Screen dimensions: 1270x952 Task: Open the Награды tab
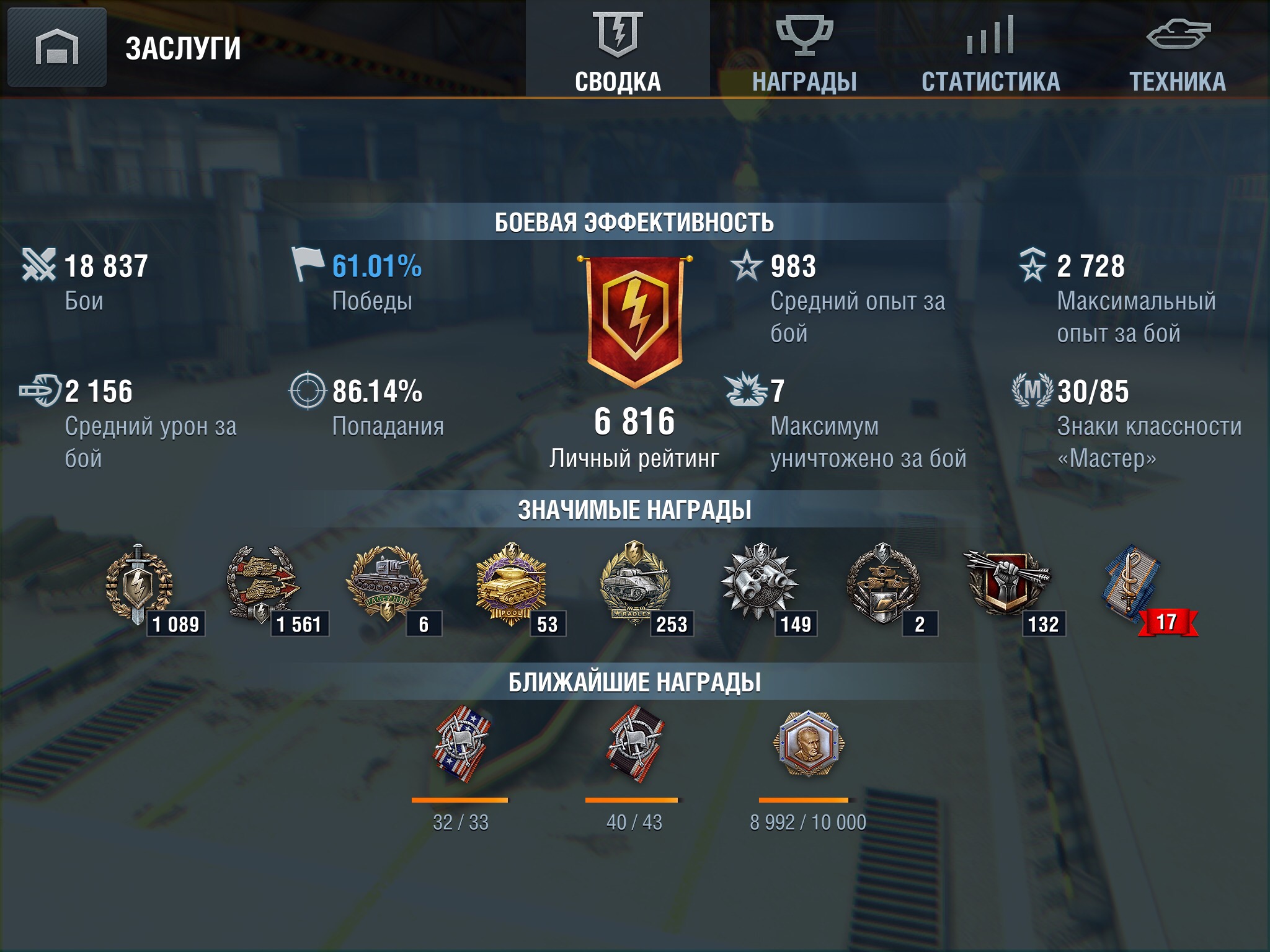pos(804,50)
